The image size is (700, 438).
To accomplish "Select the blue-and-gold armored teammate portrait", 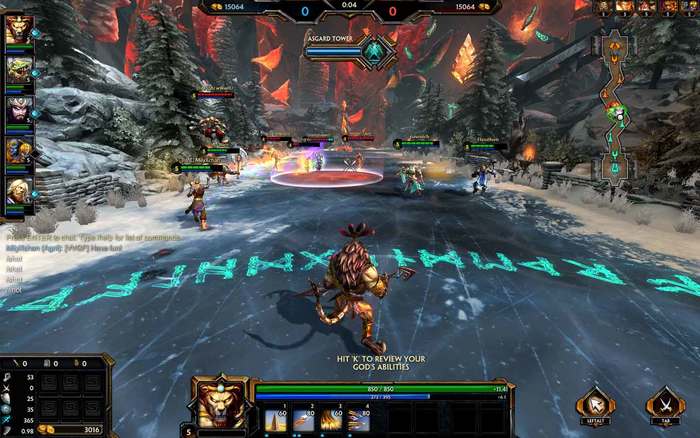I will click(16, 151).
